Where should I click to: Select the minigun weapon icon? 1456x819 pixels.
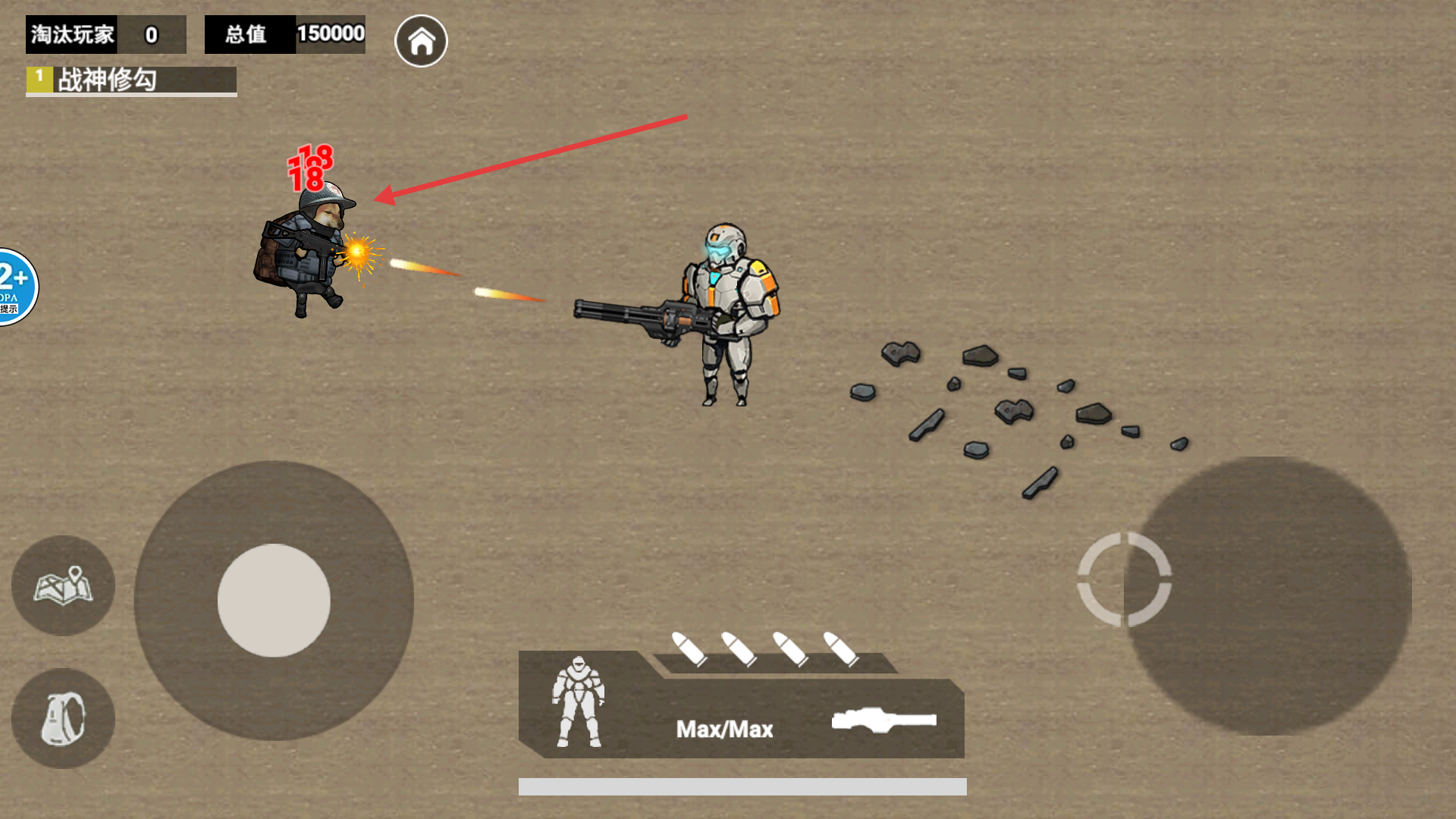point(883,720)
